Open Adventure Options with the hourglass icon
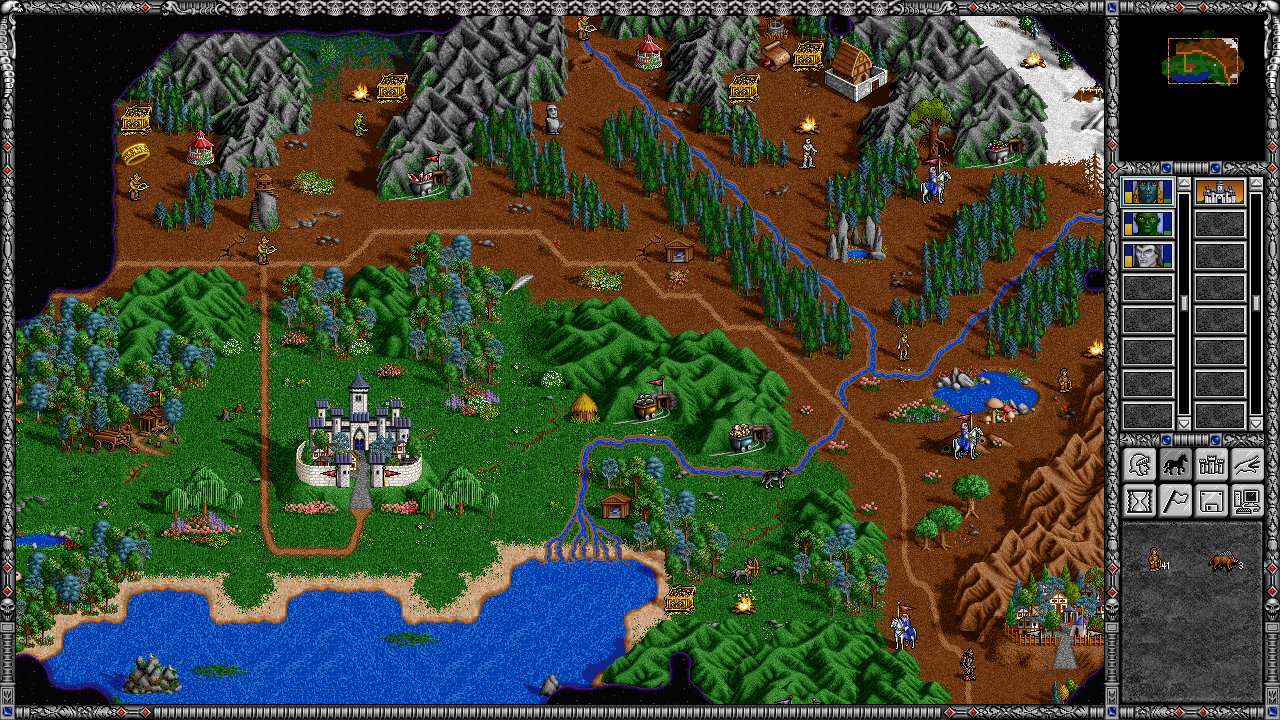Viewport: 1280px width, 720px height. (1140, 500)
